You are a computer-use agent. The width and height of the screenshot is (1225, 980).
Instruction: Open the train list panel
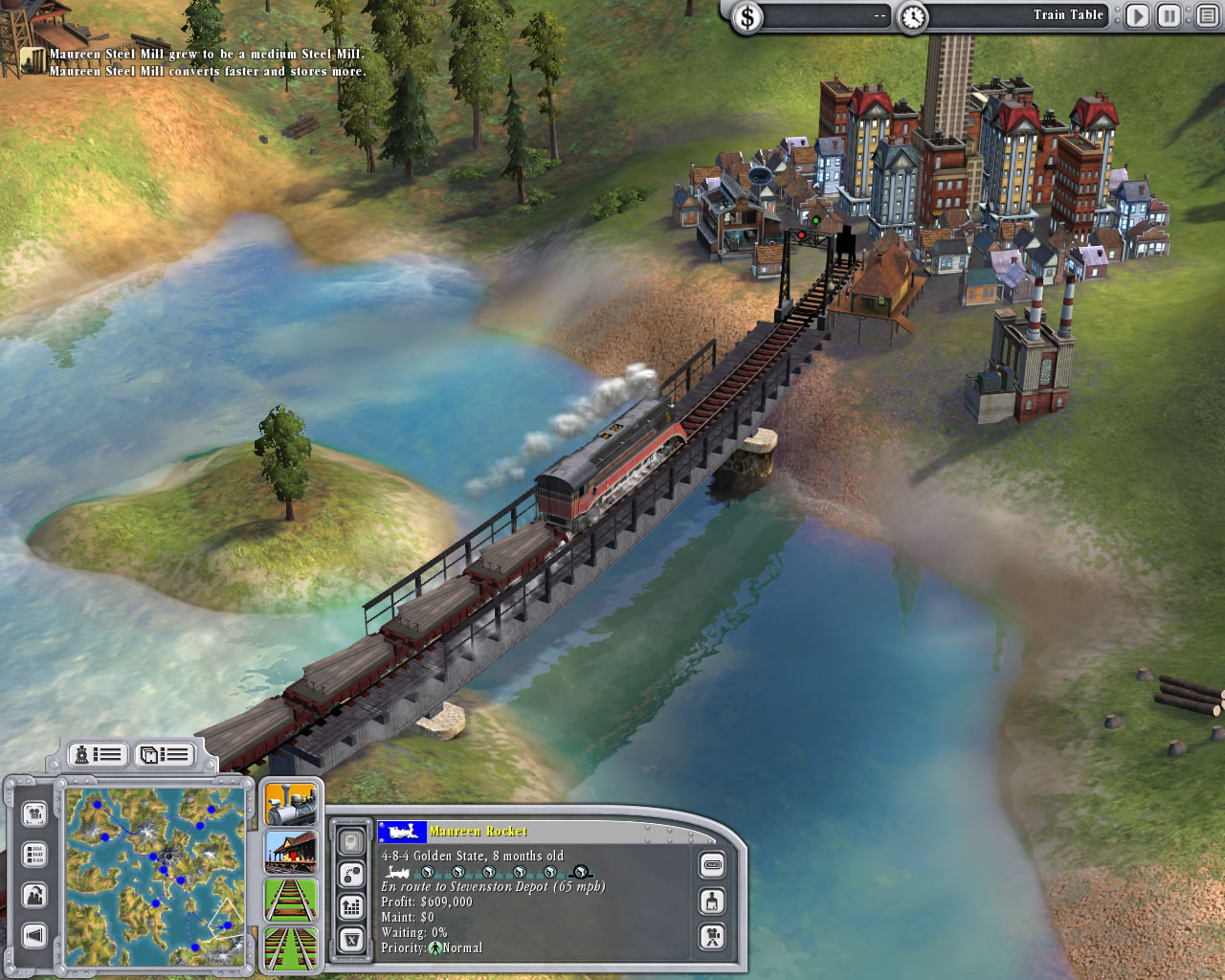[96, 755]
